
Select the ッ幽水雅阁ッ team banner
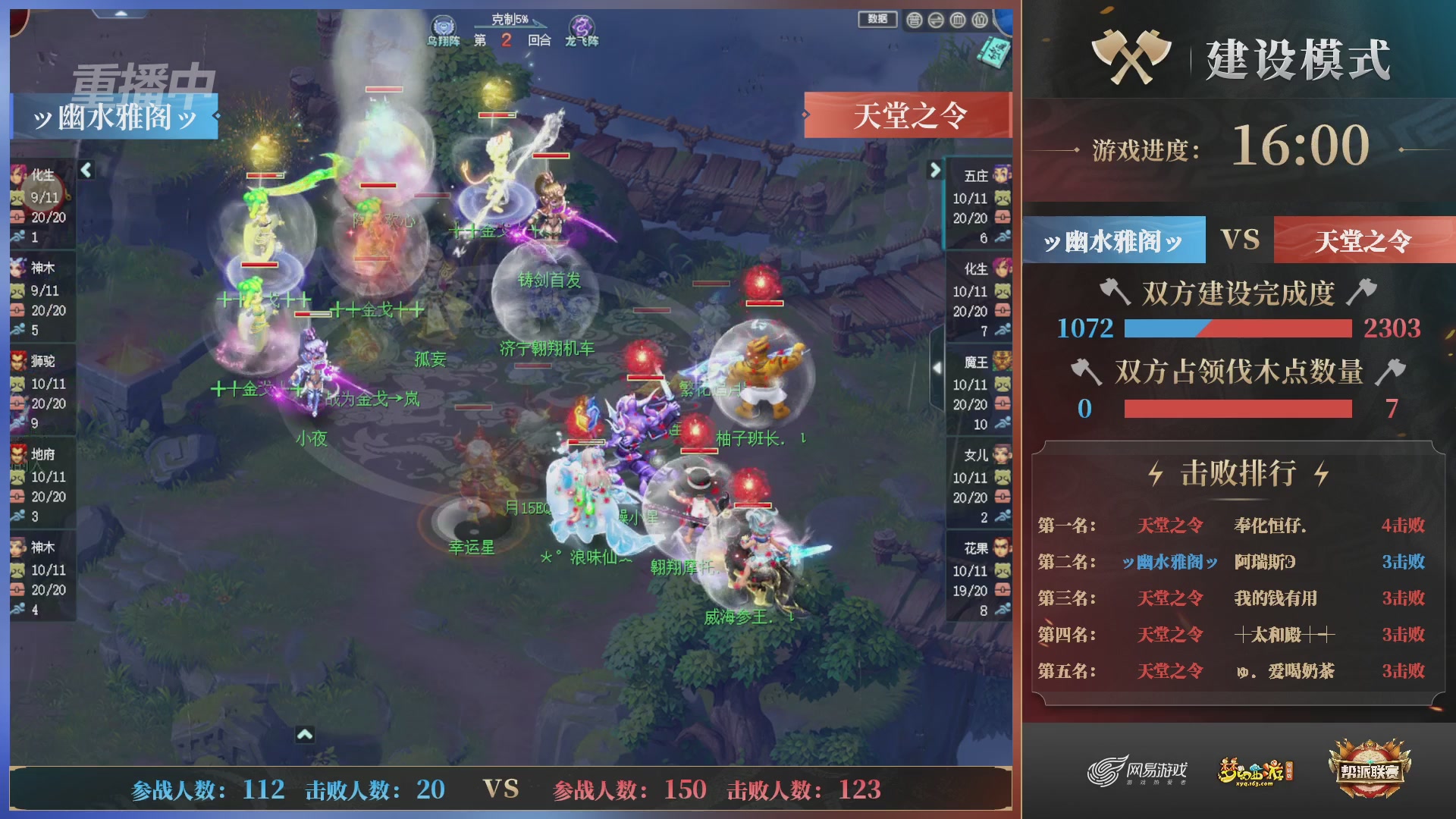click(114, 115)
